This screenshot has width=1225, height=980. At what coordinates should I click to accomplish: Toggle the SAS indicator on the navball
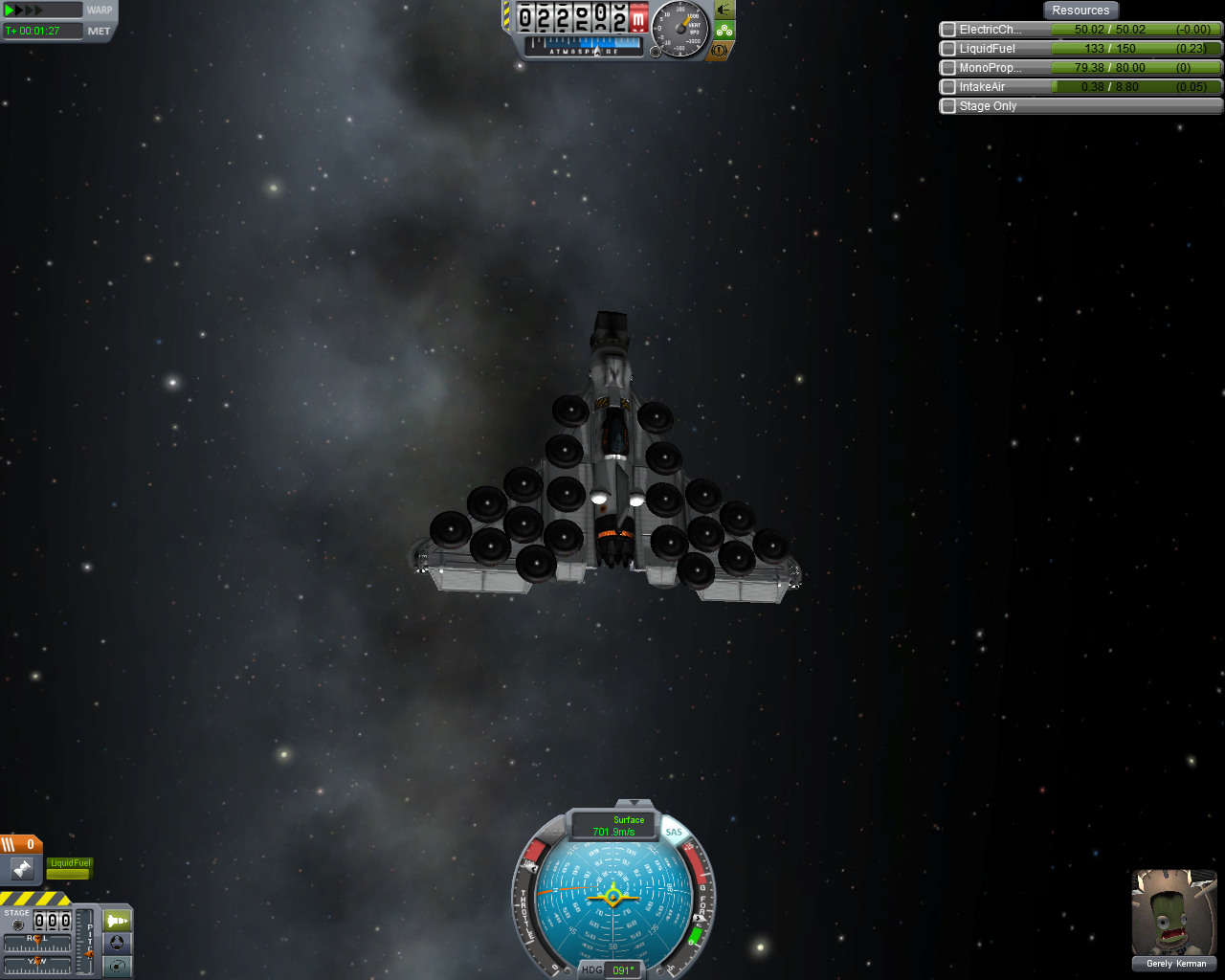tap(674, 833)
